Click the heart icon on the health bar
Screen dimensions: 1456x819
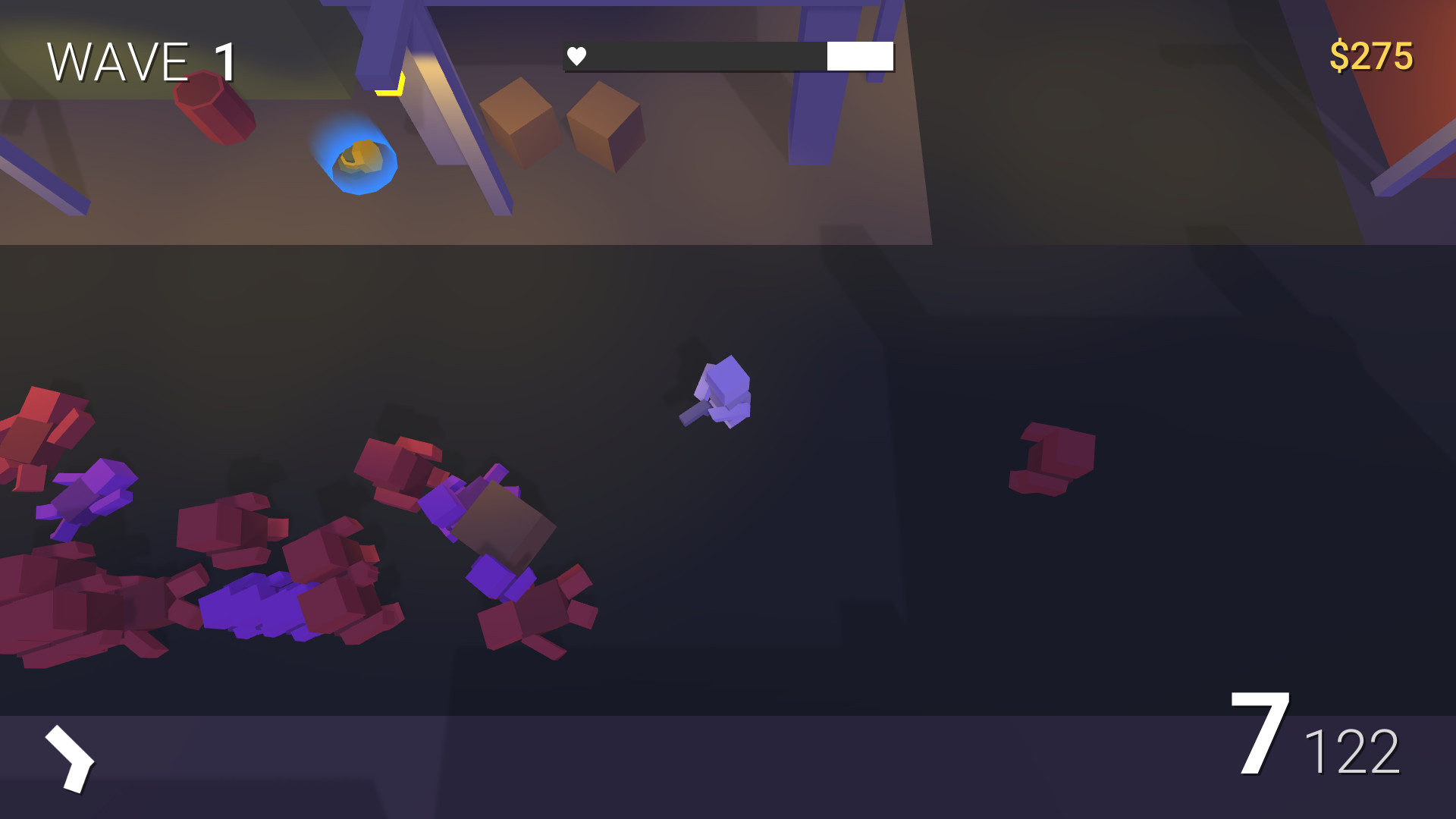pyautogui.click(x=576, y=55)
